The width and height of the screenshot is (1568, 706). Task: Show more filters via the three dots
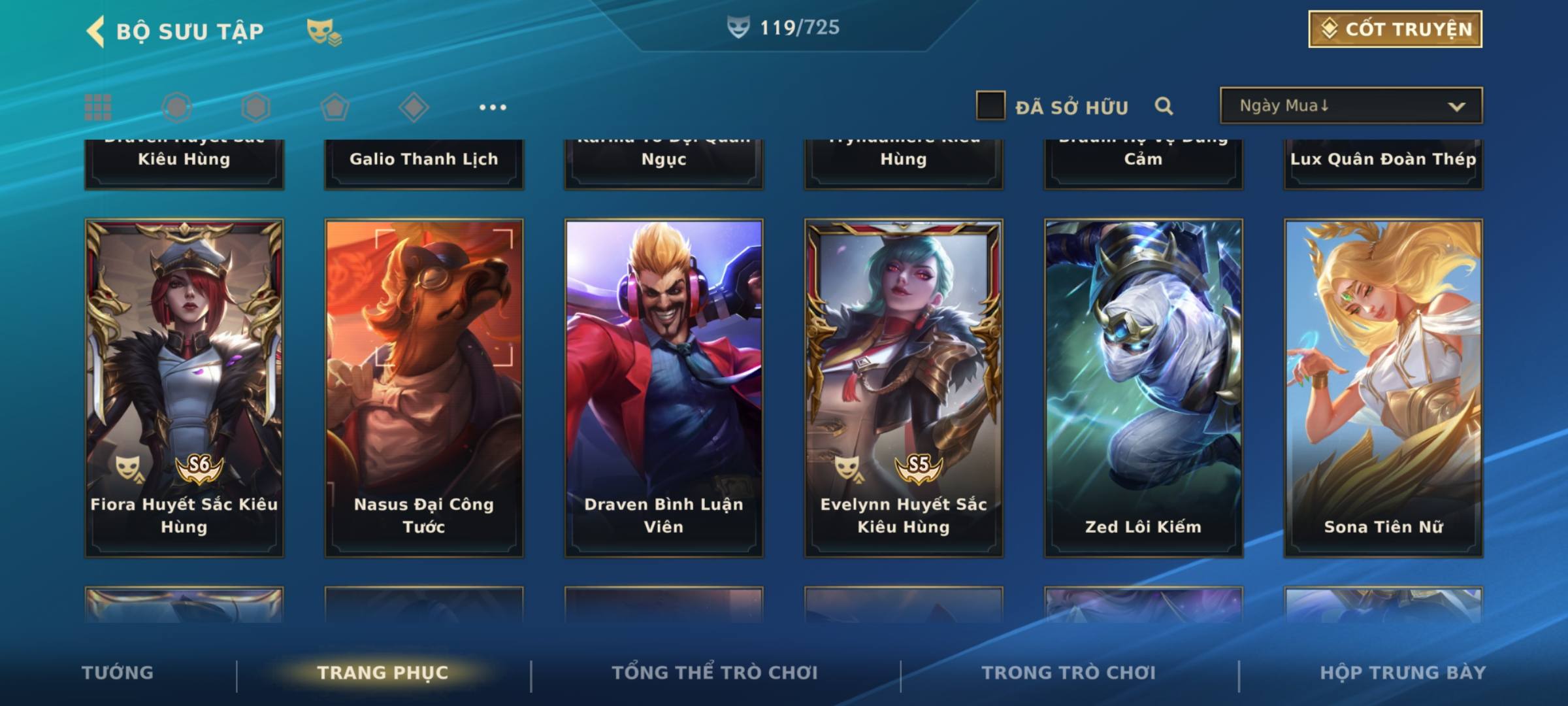click(493, 107)
